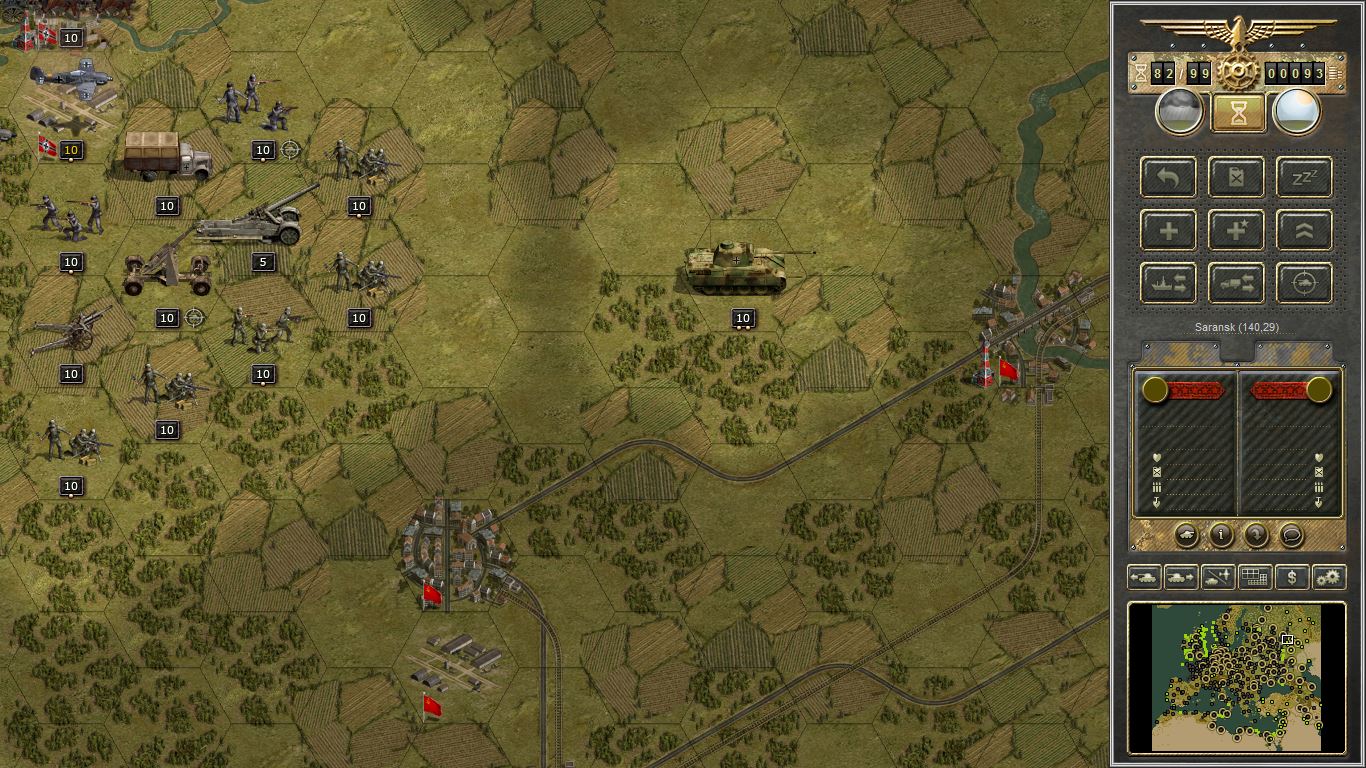Open the unit info (i) button
Image resolution: width=1366 pixels, height=768 pixels.
click(1221, 535)
